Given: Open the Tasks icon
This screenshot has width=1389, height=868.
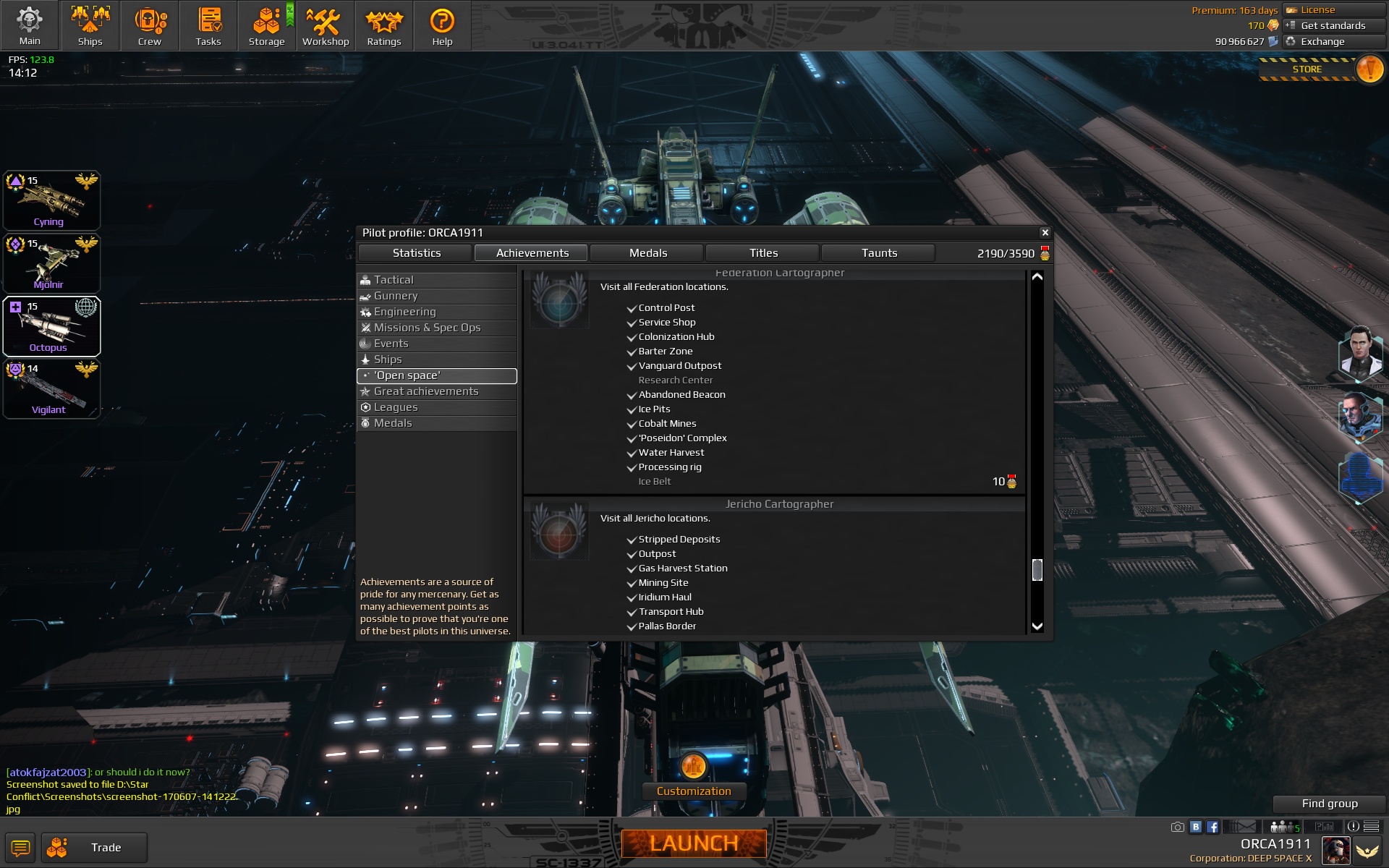Looking at the screenshot, I should click(x=208, y=20).
